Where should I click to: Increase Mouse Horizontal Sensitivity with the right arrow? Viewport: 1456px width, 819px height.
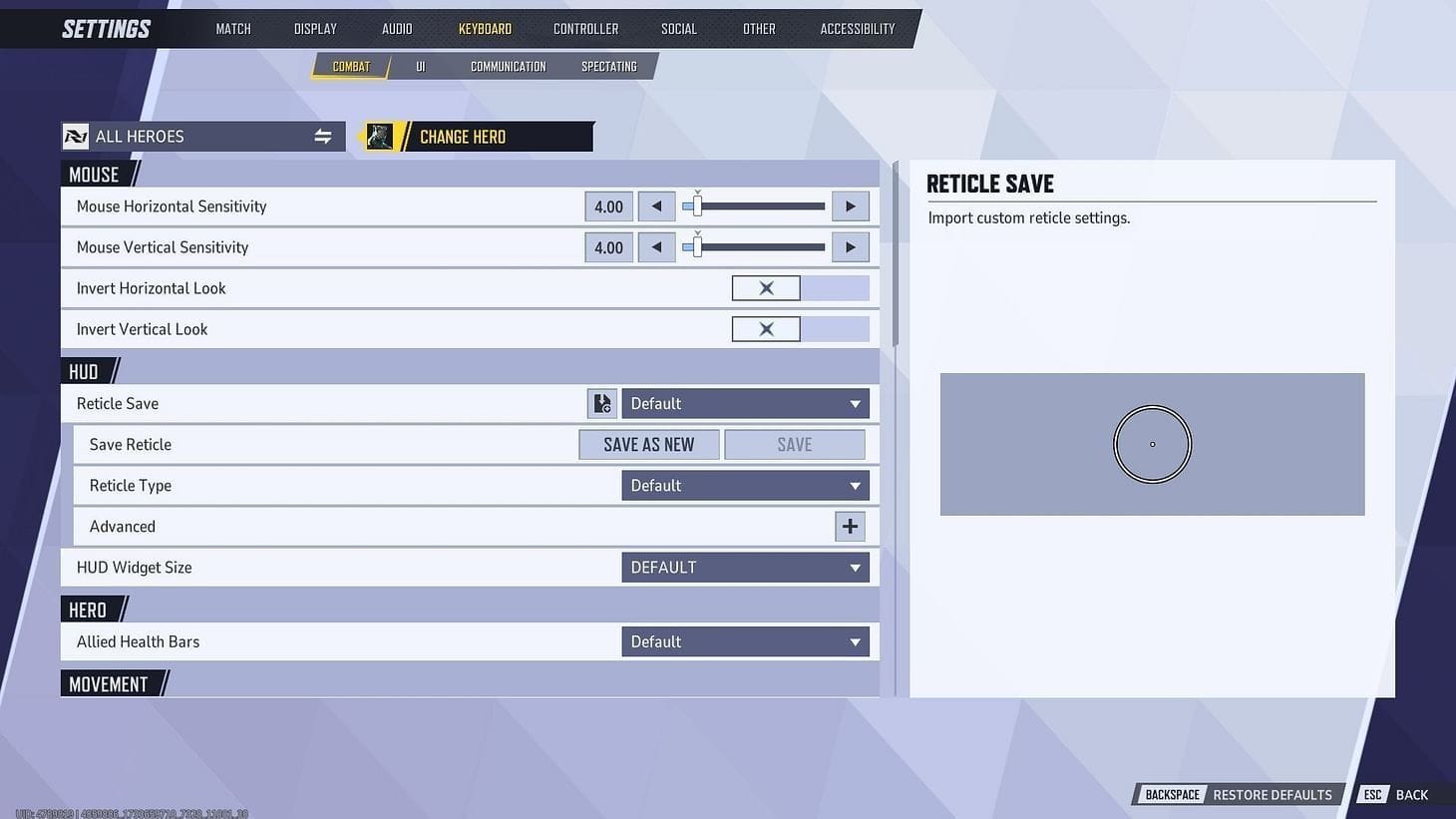click(x=850, y=205)
